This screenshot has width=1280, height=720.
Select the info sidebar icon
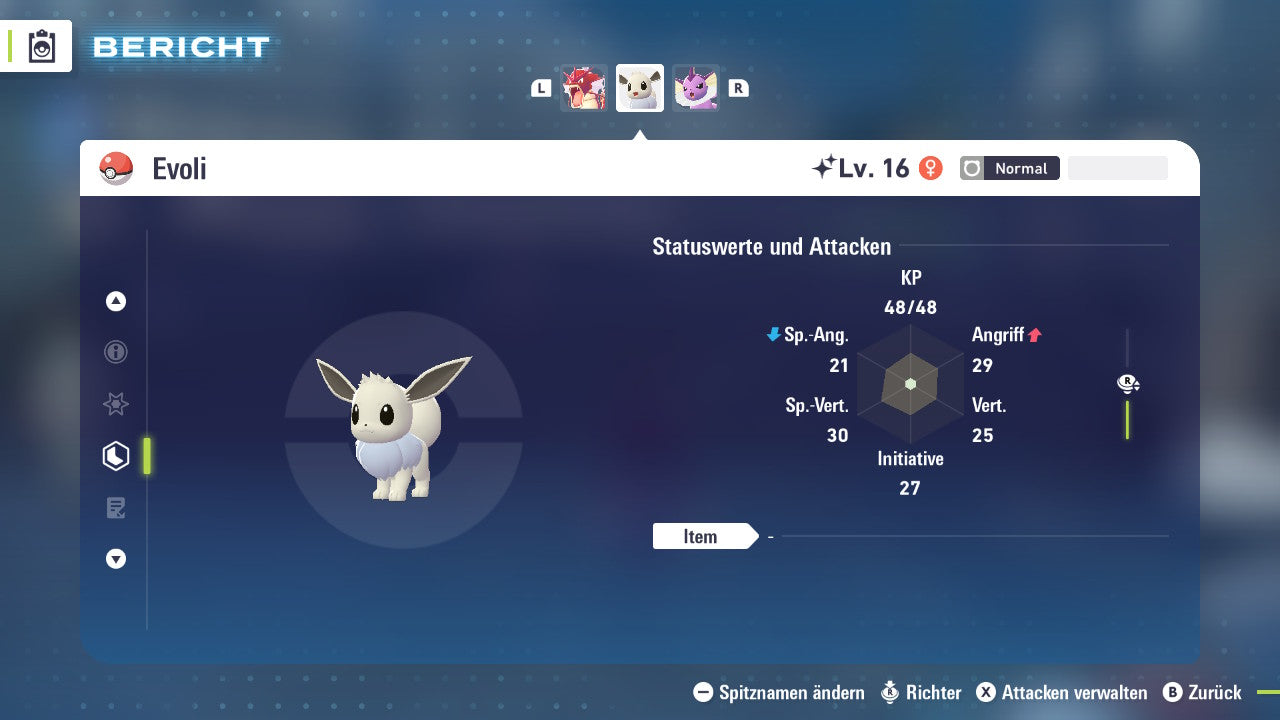[116, 352]
